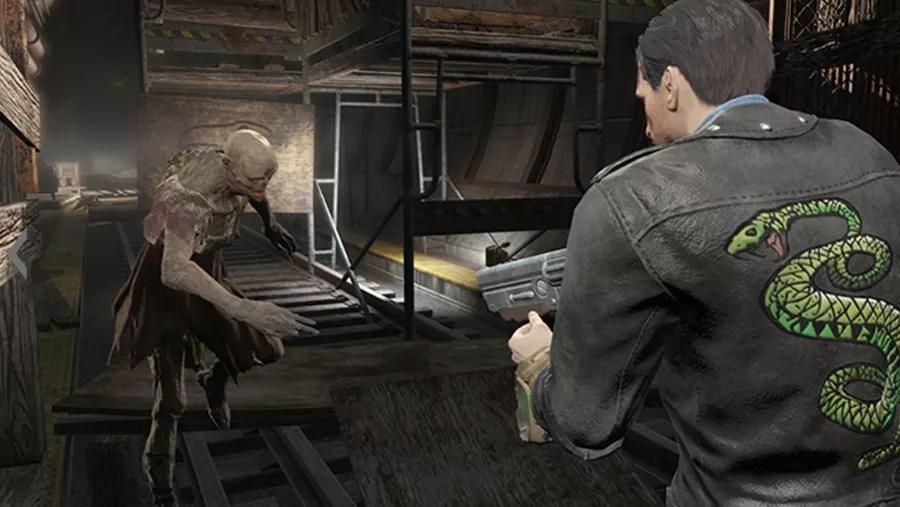The image size is (900, 507).
Task: Go to the previous gallery image arrow
Action: click(19, 256)
